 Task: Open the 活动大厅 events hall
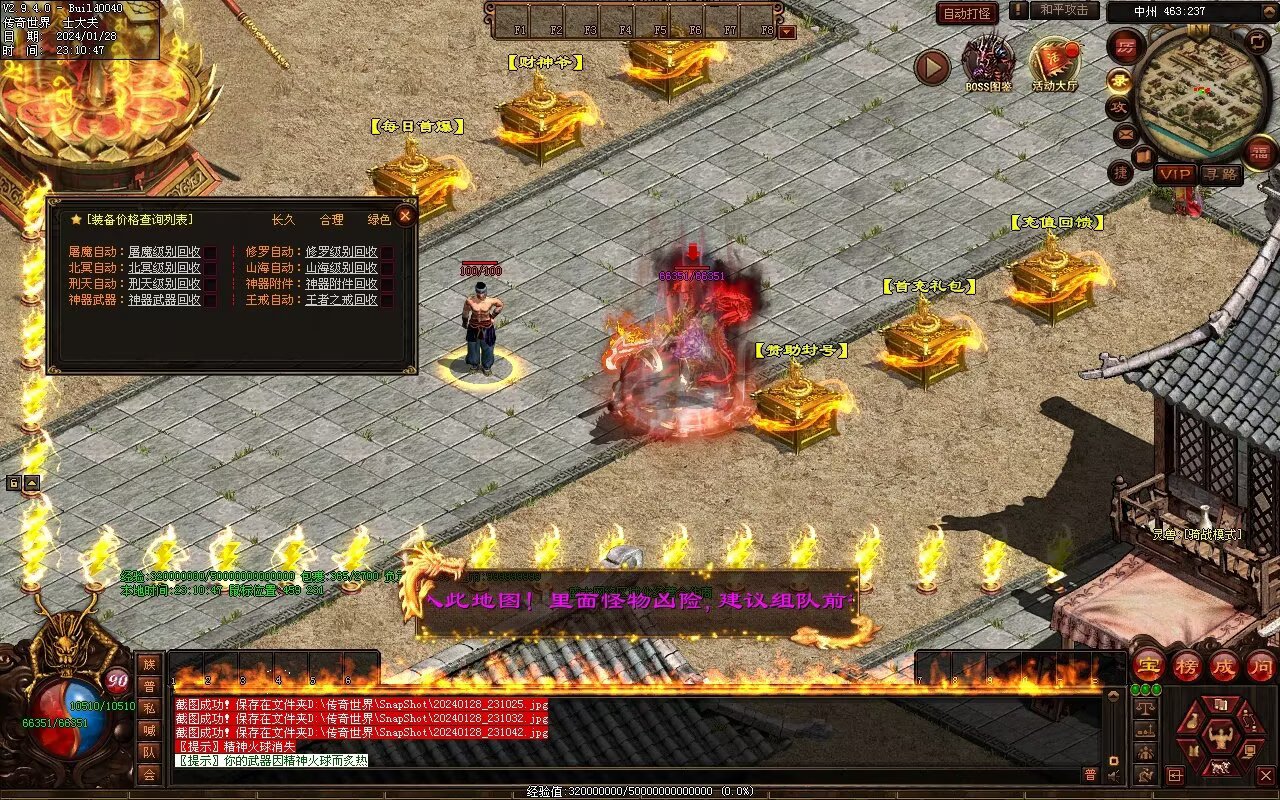[1055, 62]
